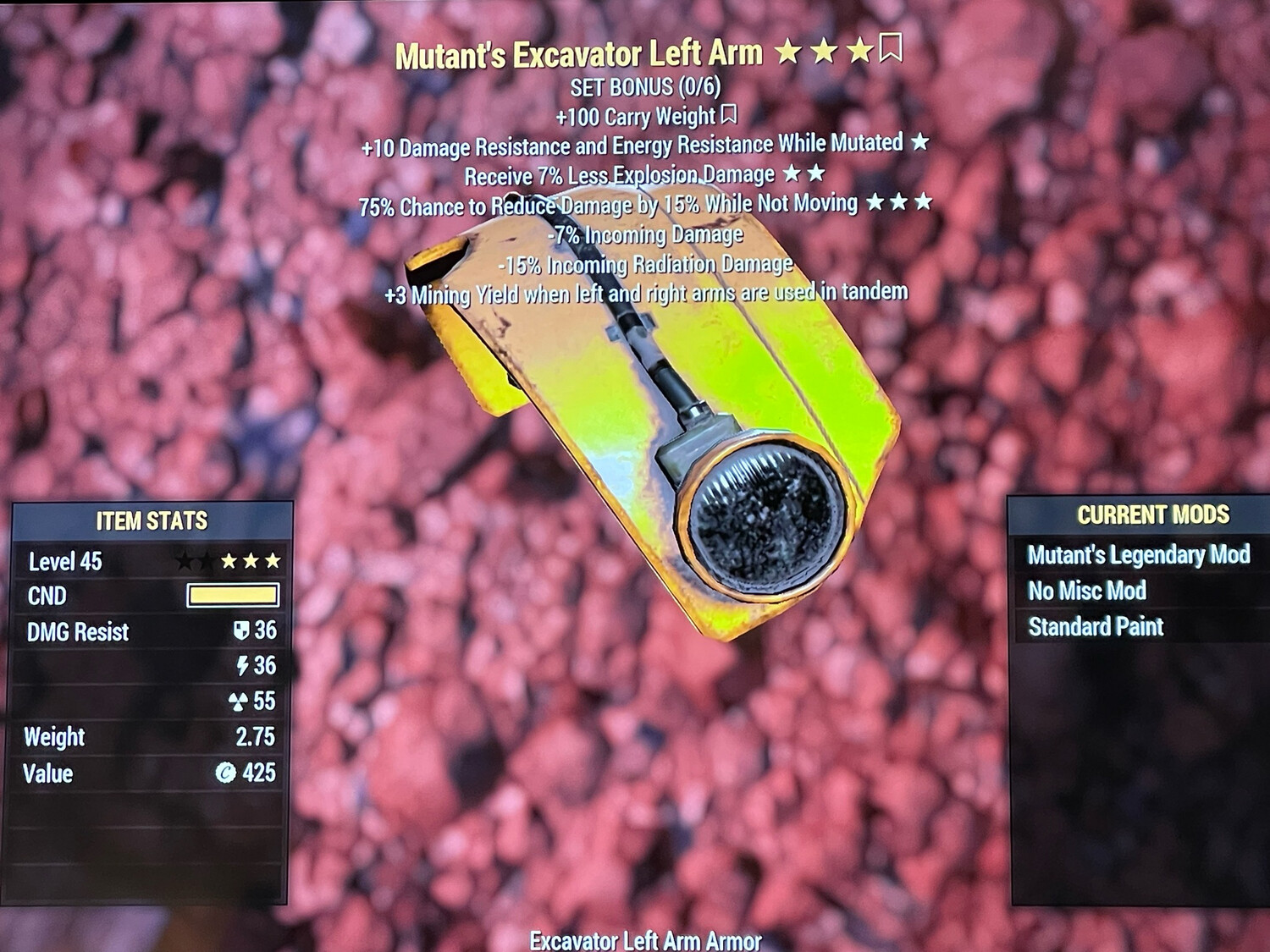Image resolution: width=1270 pixels, height=952 pixels.
Task: Open the Mutant's Legendary Mod entry
Action: [x=1139, y=554]
